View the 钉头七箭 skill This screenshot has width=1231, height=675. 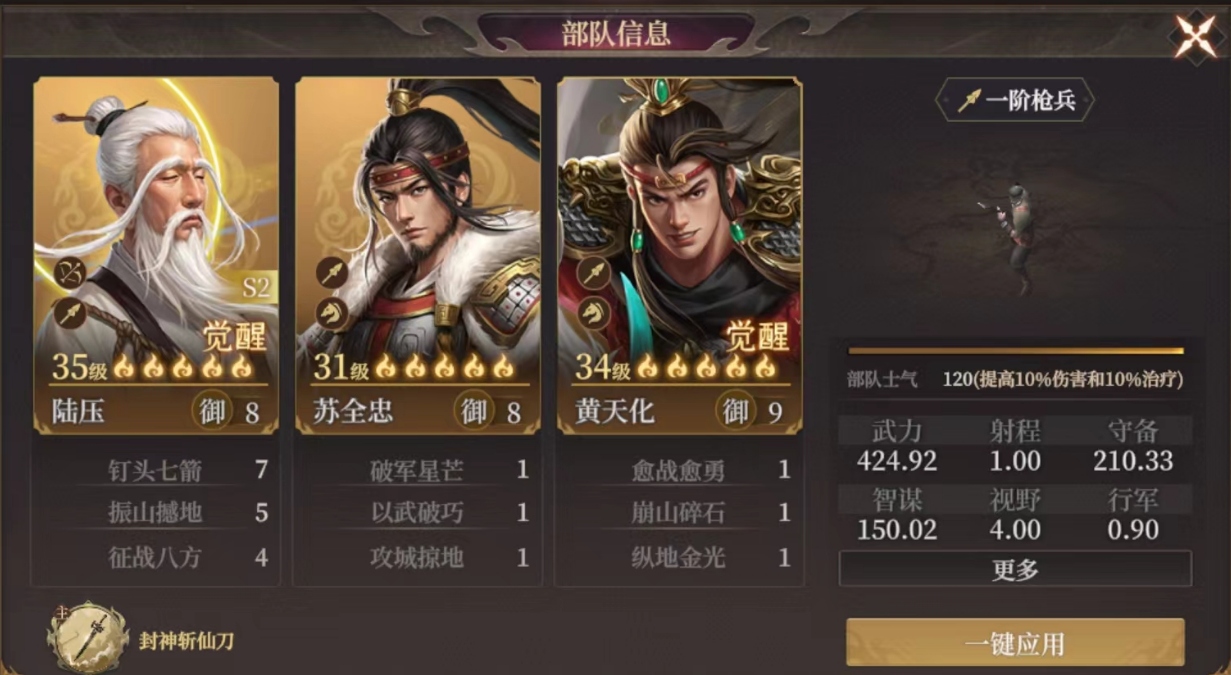[x=155, y=470]
